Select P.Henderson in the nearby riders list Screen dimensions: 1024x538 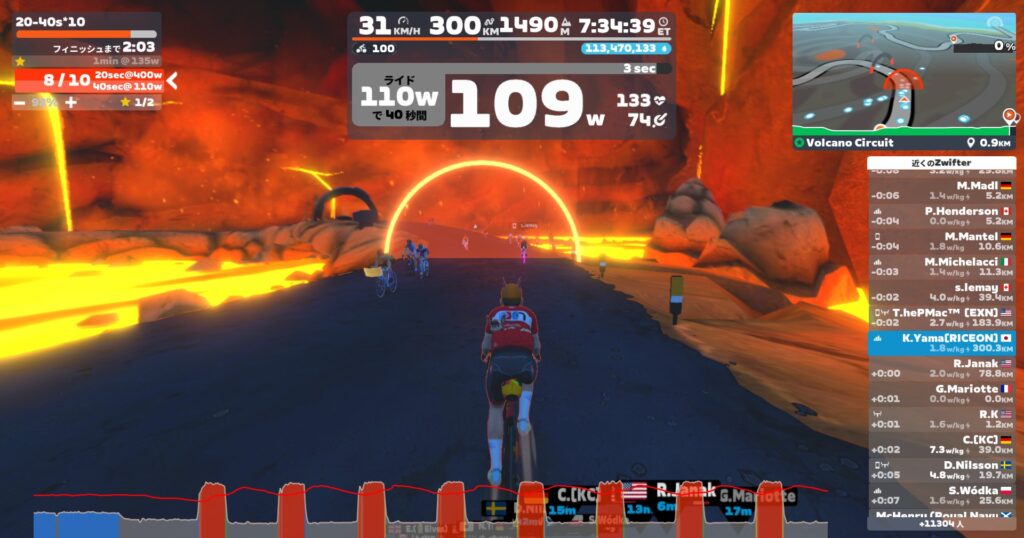click(941, 216)
